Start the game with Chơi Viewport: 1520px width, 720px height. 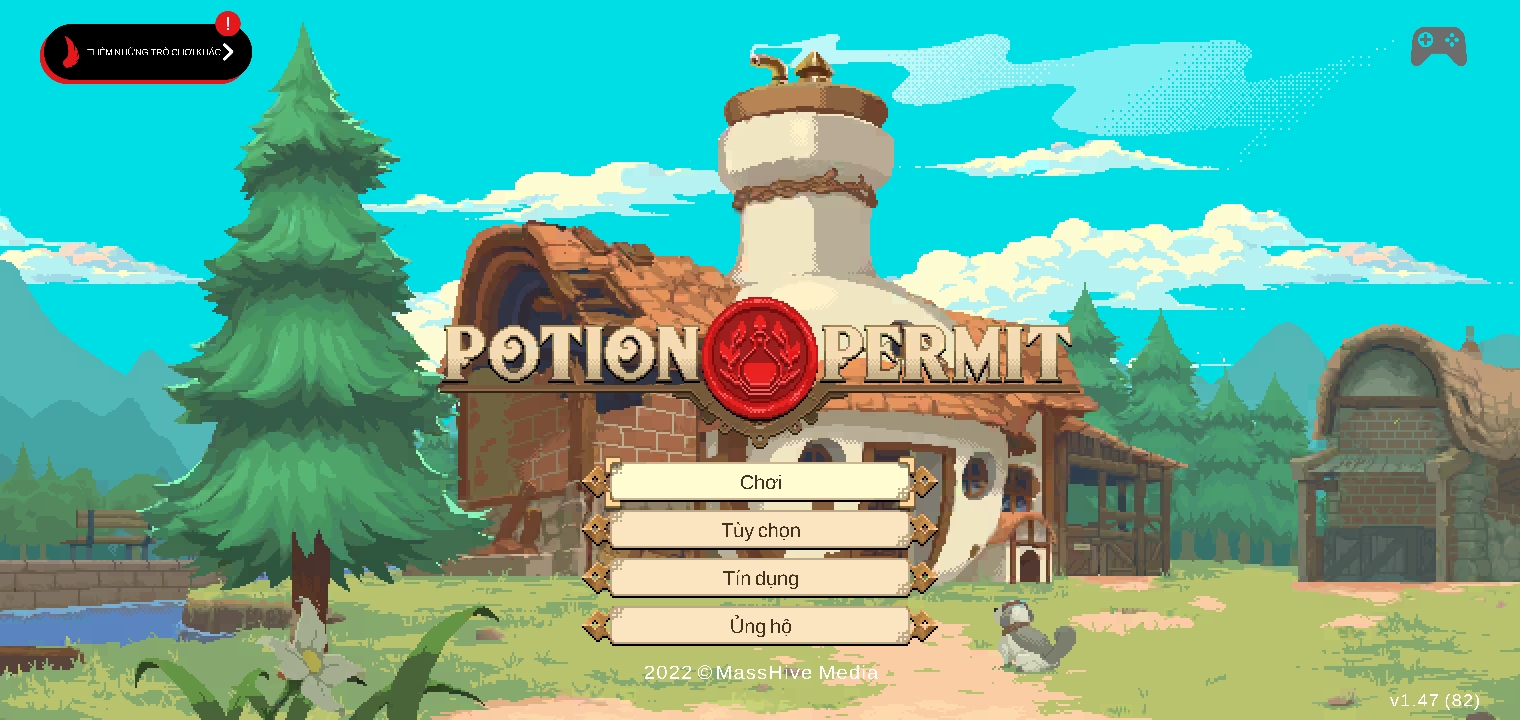click(x=760, y=482)
